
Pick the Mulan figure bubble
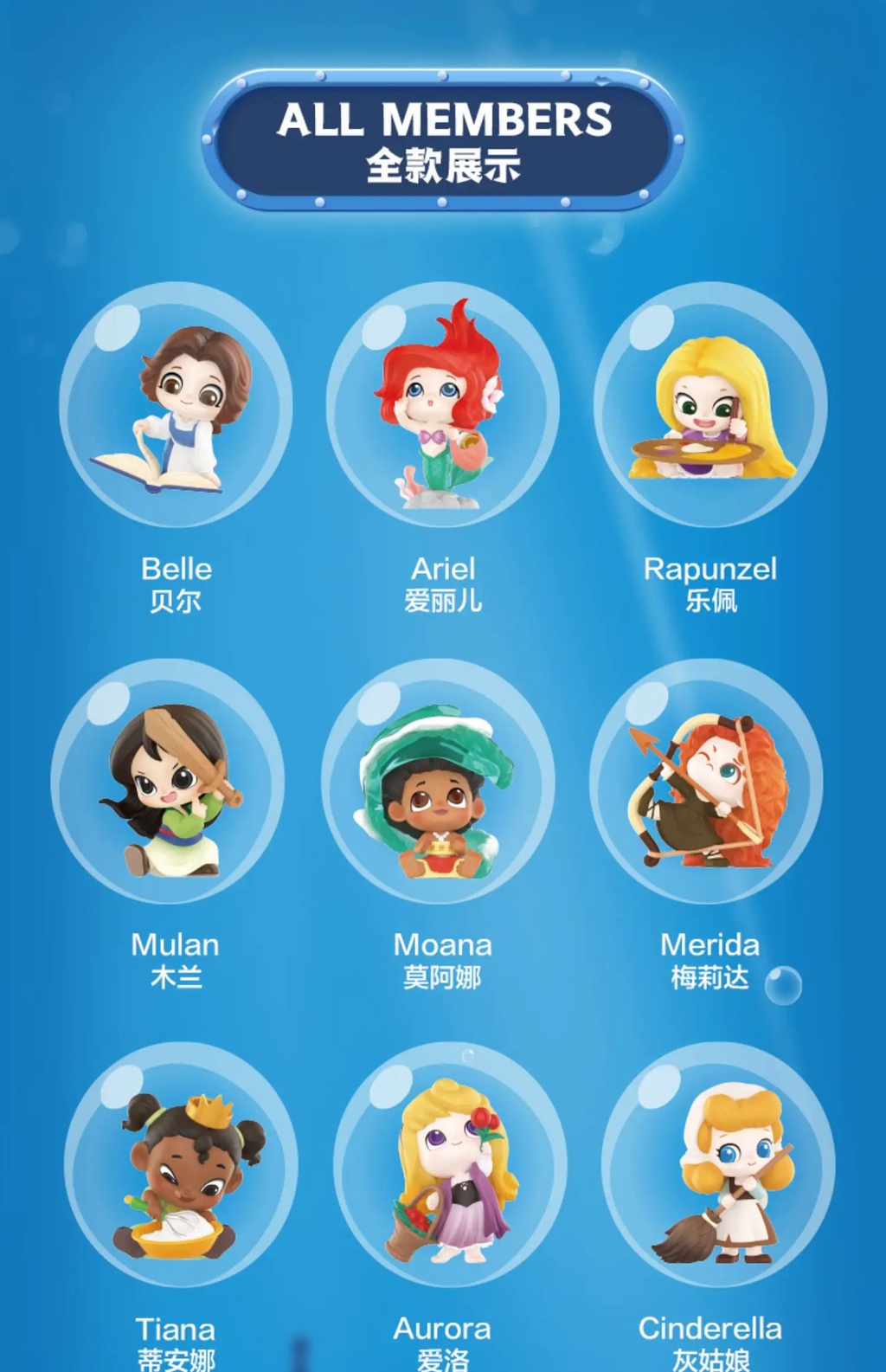(x=169, y=783)
